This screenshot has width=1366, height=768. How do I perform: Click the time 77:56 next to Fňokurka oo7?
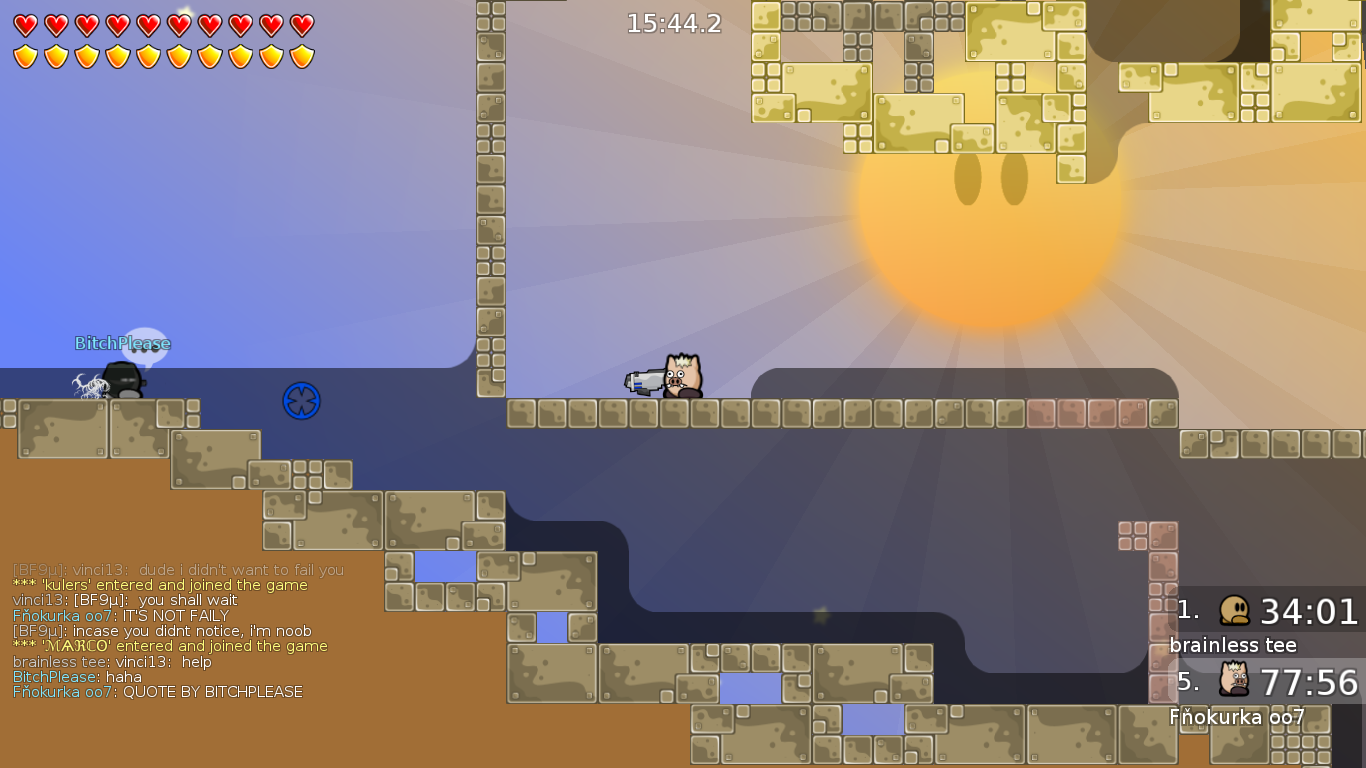click(x=1311, y=684)
